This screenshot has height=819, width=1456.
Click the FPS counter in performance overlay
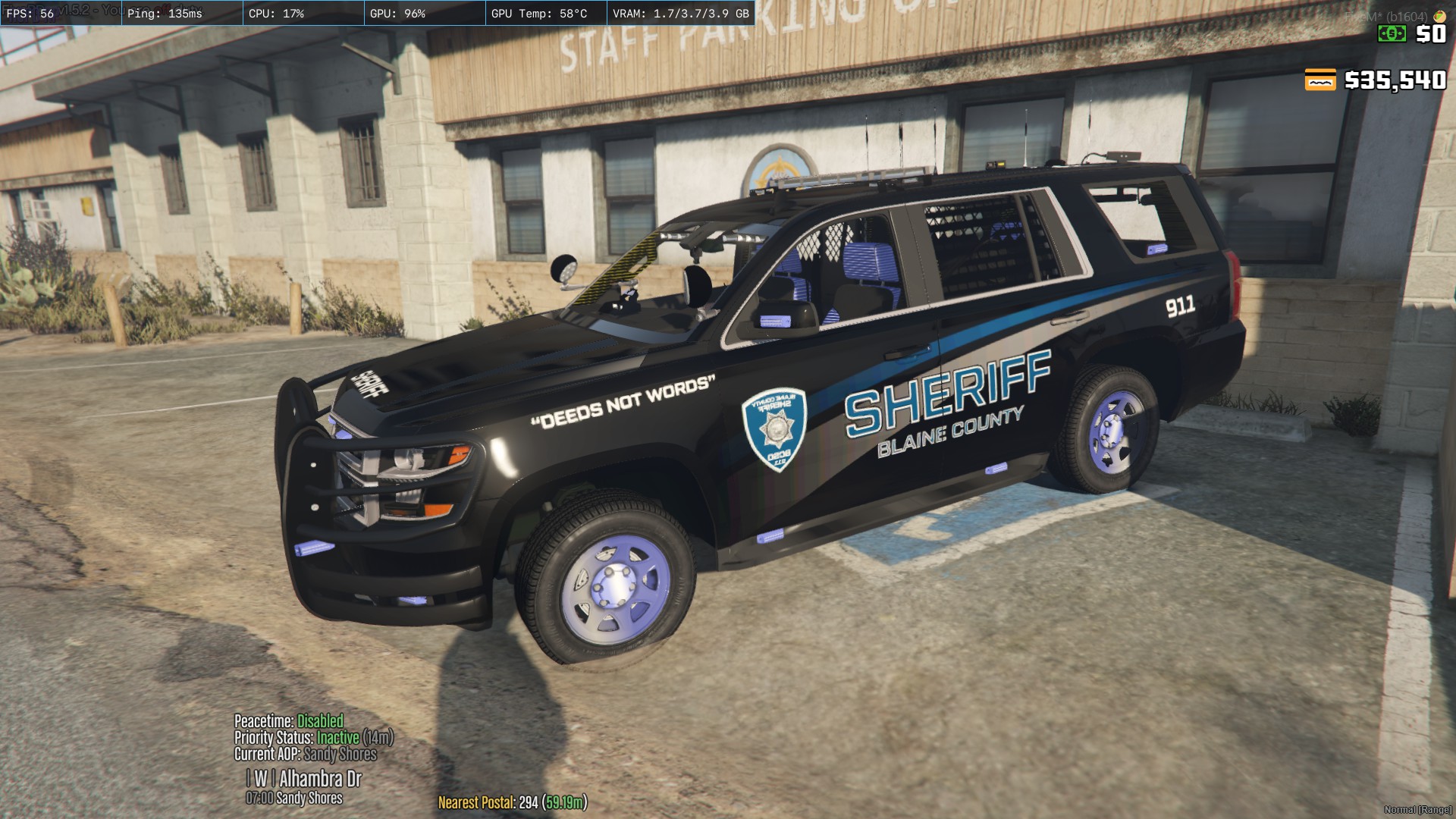29,11
